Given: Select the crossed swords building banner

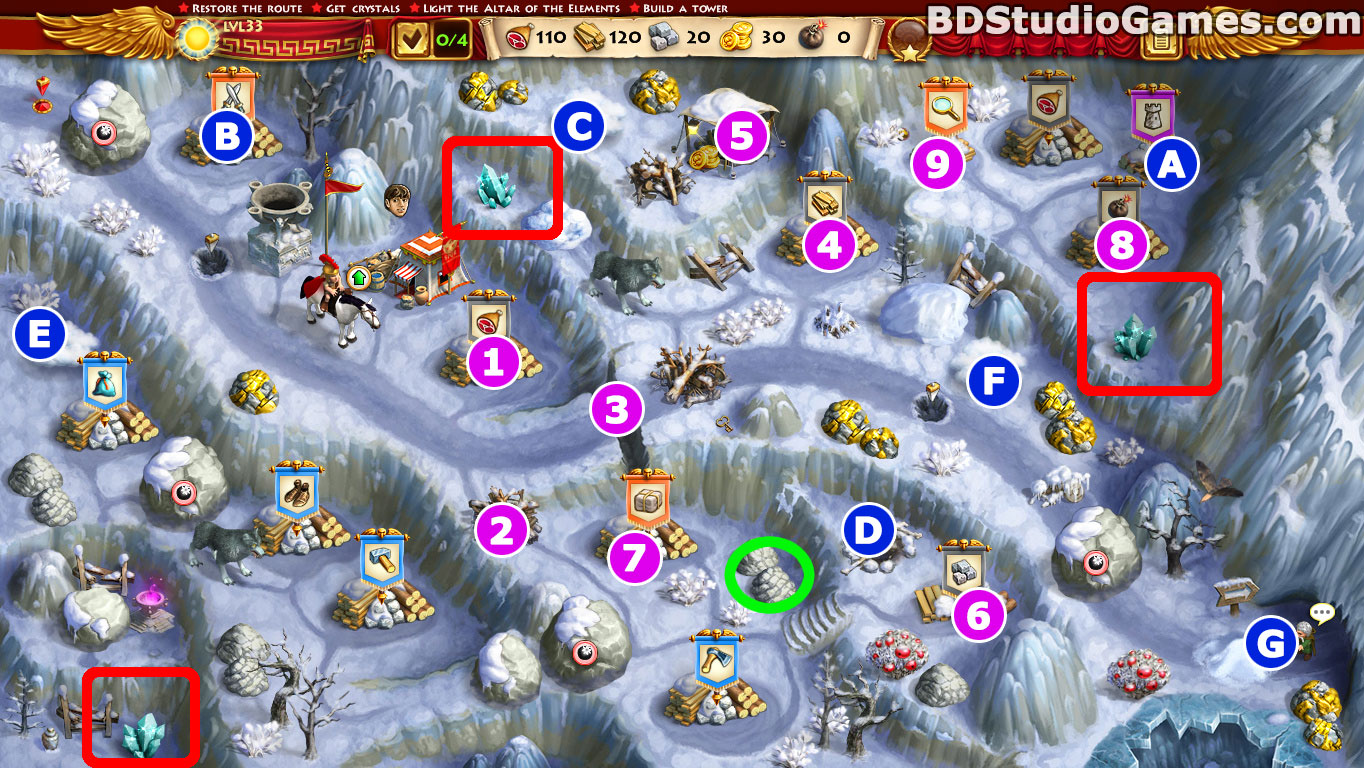Looking at the screenshot, I should click(x=233, y=93).
